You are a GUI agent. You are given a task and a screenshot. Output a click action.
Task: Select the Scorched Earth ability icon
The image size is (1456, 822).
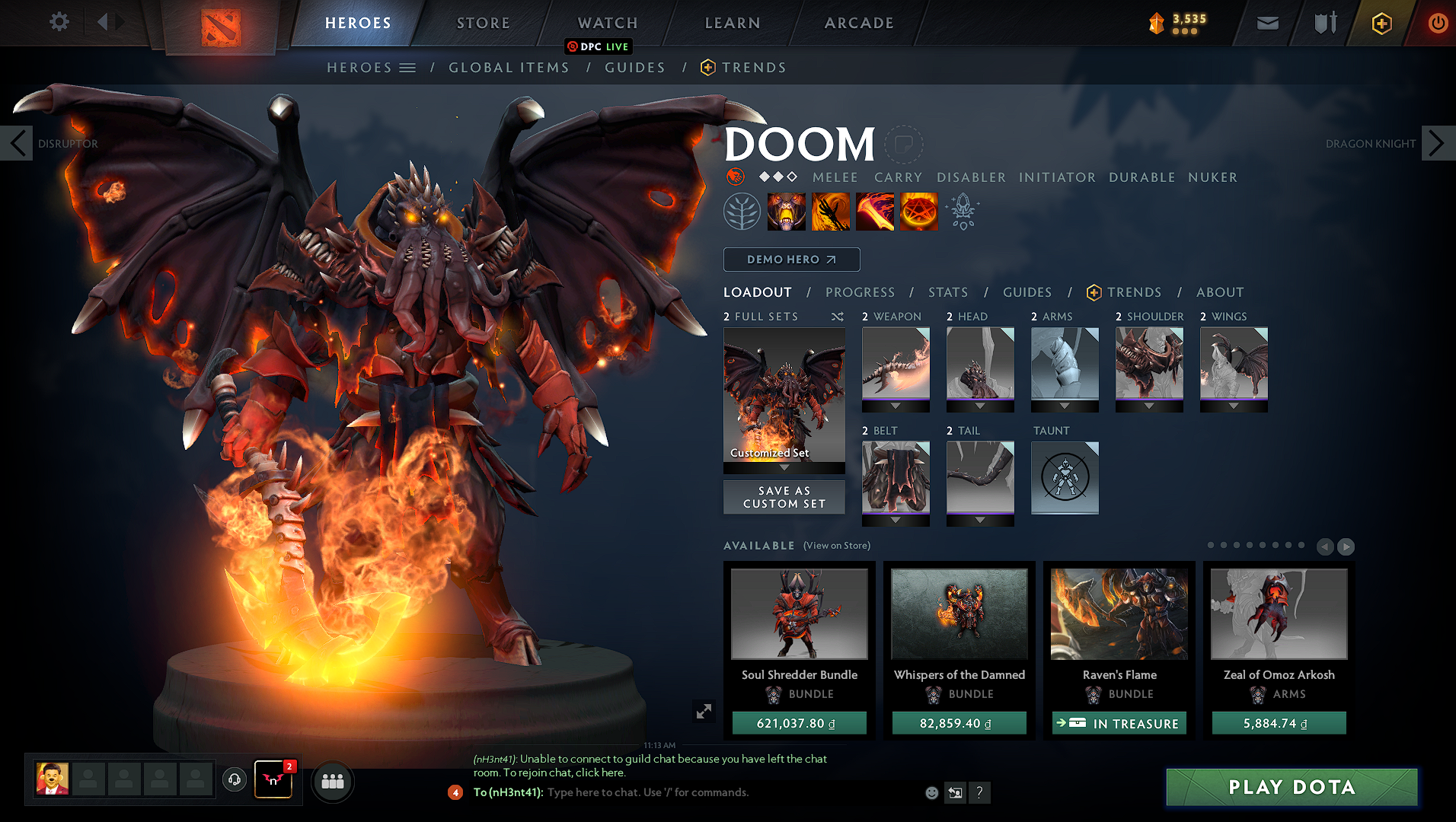coord(831,211)
